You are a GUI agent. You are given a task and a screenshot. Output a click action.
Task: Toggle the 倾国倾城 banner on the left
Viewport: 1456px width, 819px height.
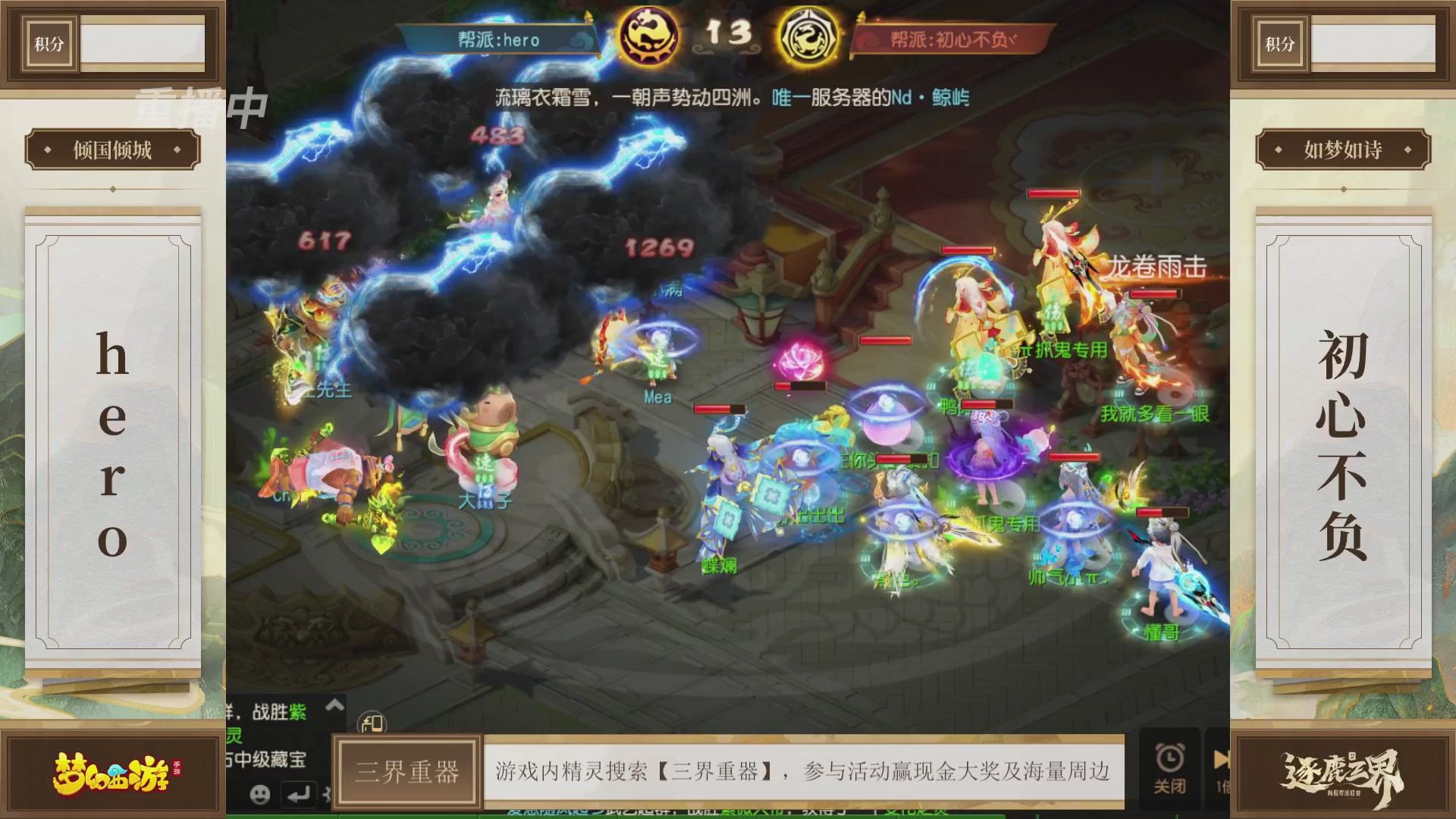pos(111,149)
